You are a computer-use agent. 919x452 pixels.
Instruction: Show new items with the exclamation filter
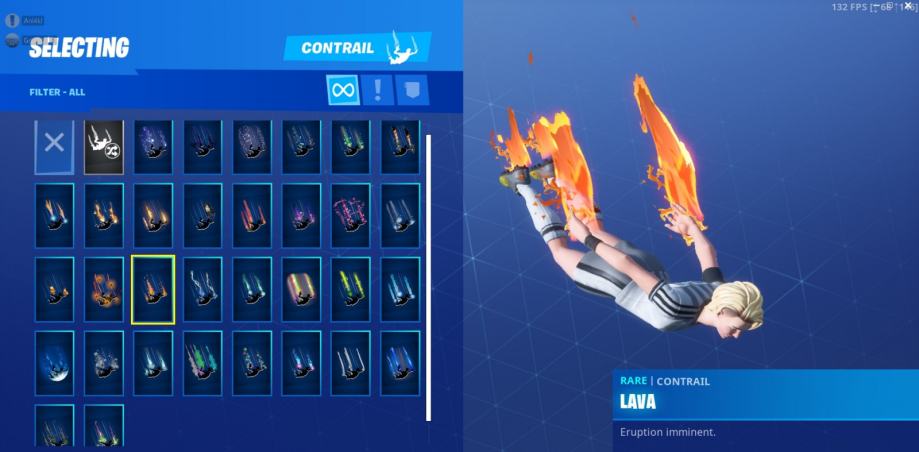click(x=378, y=90)
